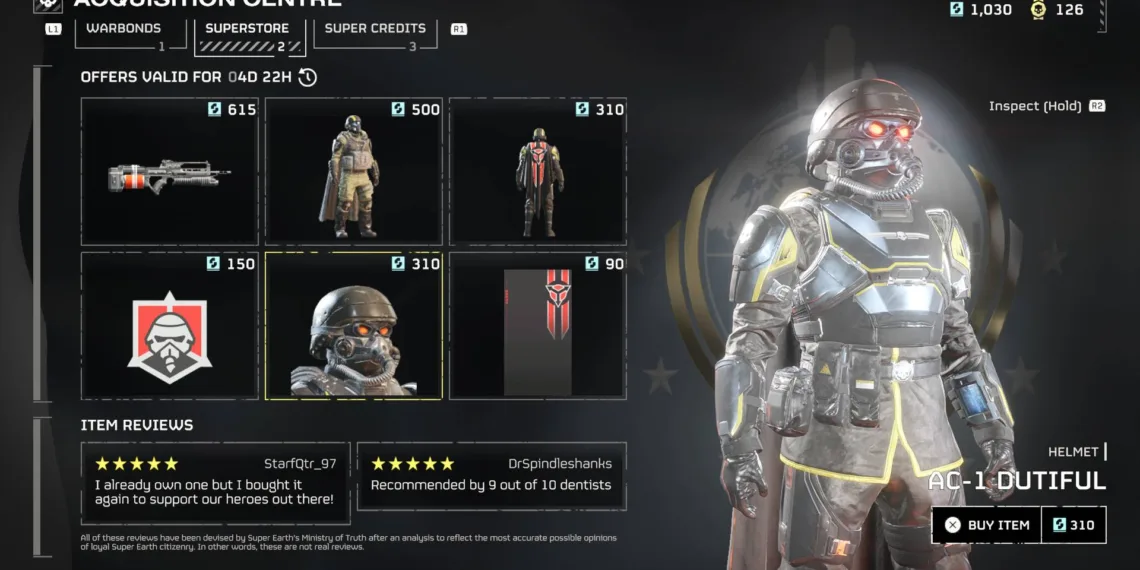View the DrSpindleshanks item review

(x=491, y=476)
